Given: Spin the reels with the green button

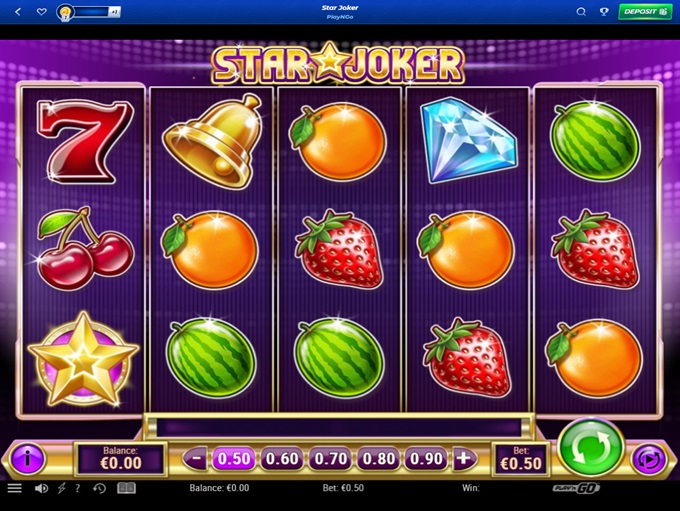Looking at the screenshot, I should [590, 449].
